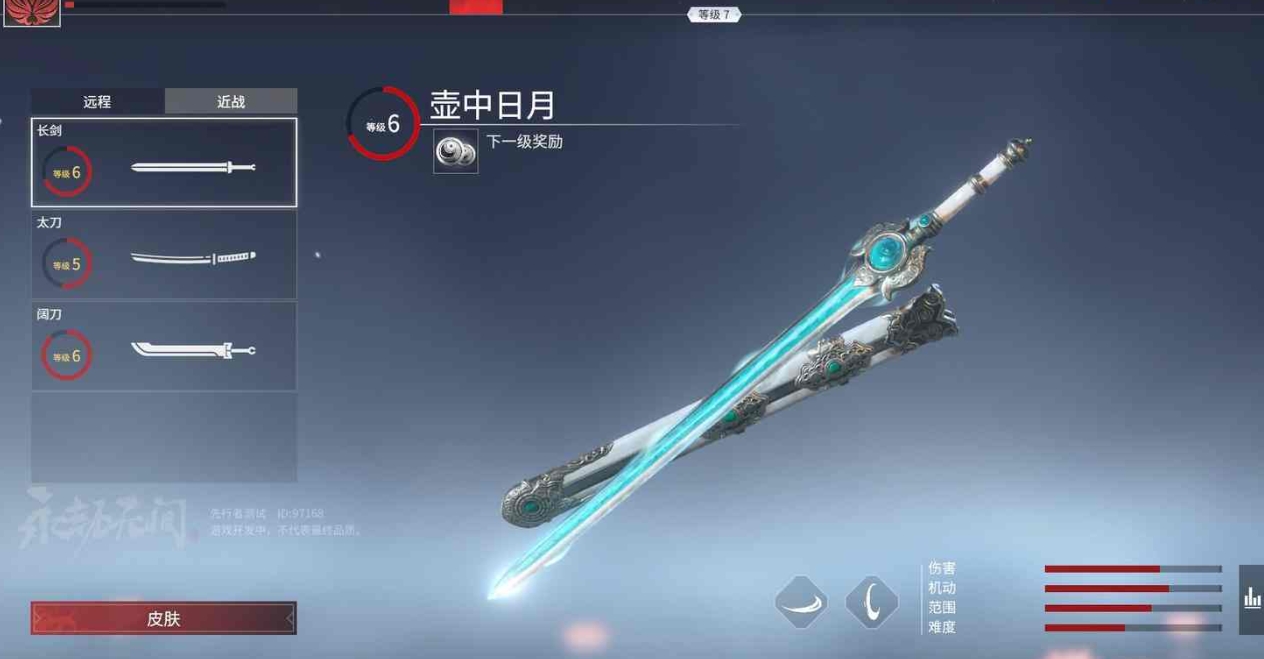Click the 下一级奖励 next-level reward icon
Image resolution: width=1264 pixels, height=659 pixels.
click(x=455, y=152)
